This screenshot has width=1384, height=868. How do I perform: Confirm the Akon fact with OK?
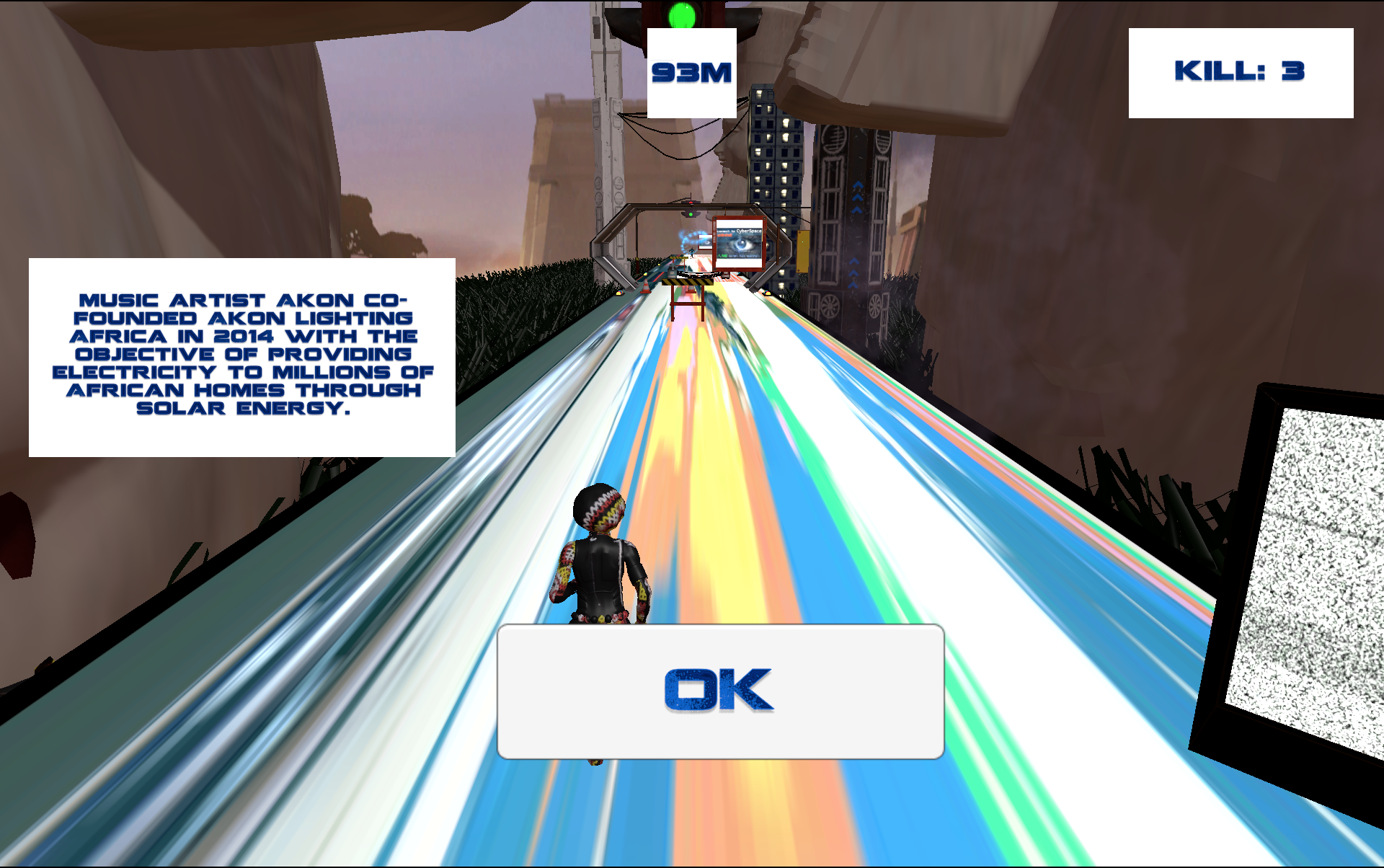(720, 691)
